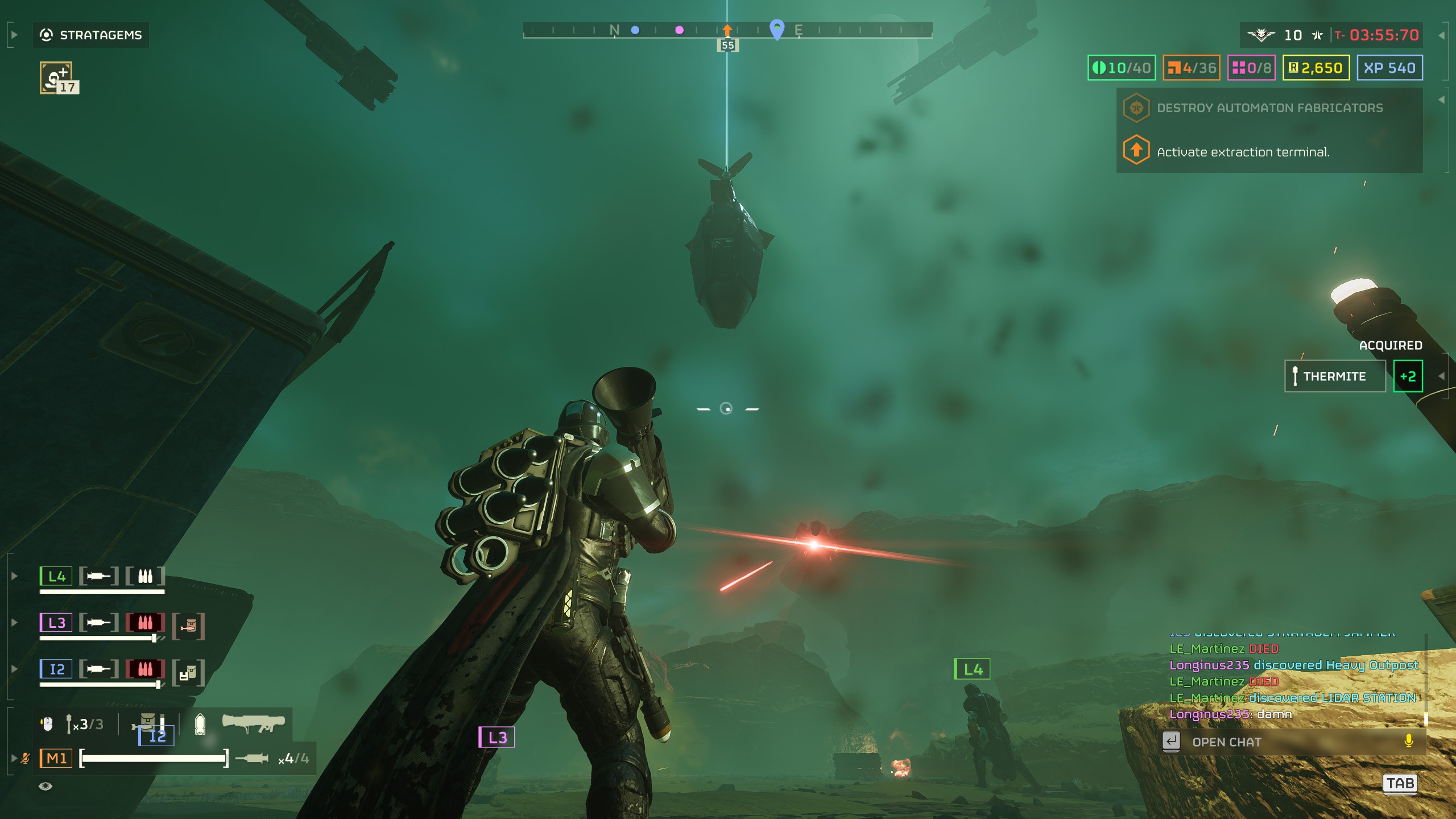Click the orange extraction marker on compass
This screenshot has width=1456, height=819.
(727, 30)
